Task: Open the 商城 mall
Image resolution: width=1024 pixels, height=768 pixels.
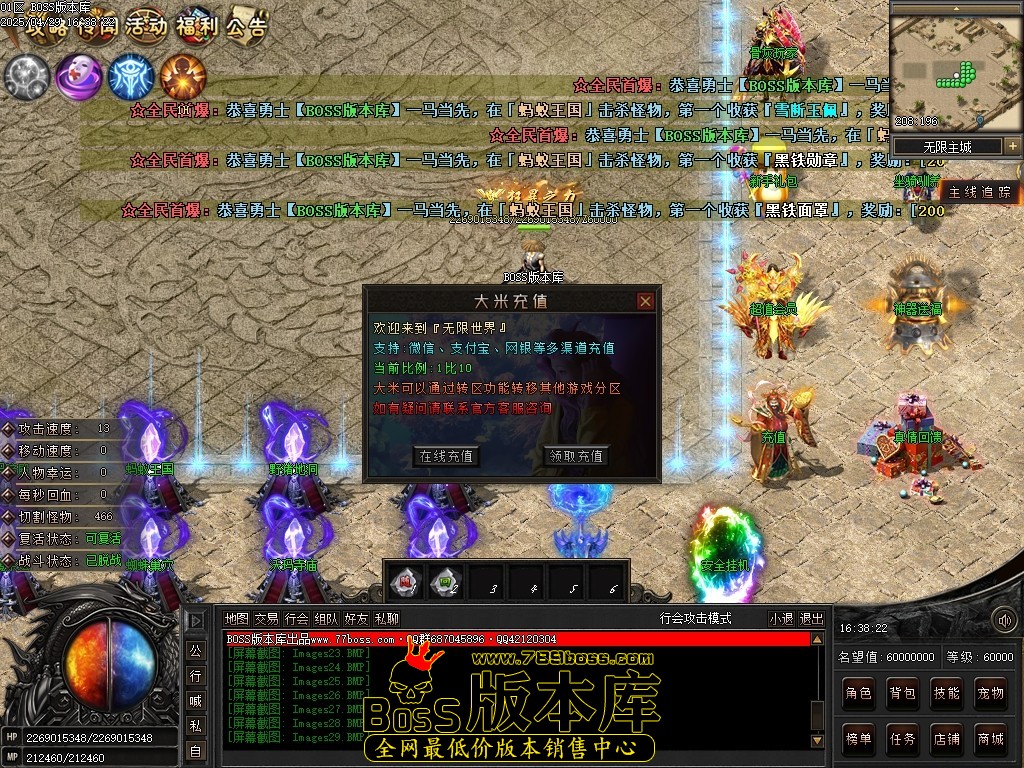Action: click(x=991, y=739)
